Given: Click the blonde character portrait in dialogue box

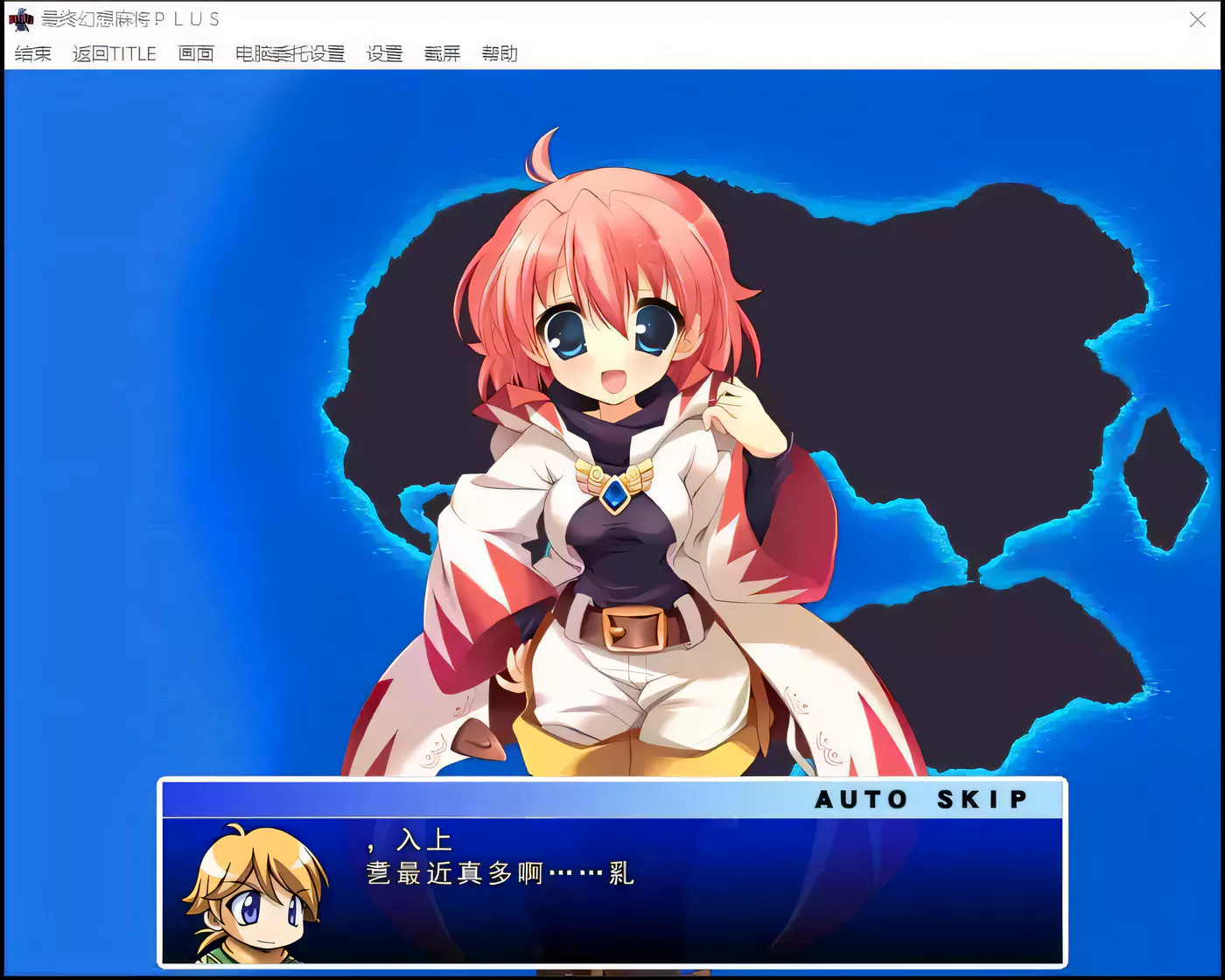Looking at the screenshot, I should pyautogui.click(x=254, y=901).
